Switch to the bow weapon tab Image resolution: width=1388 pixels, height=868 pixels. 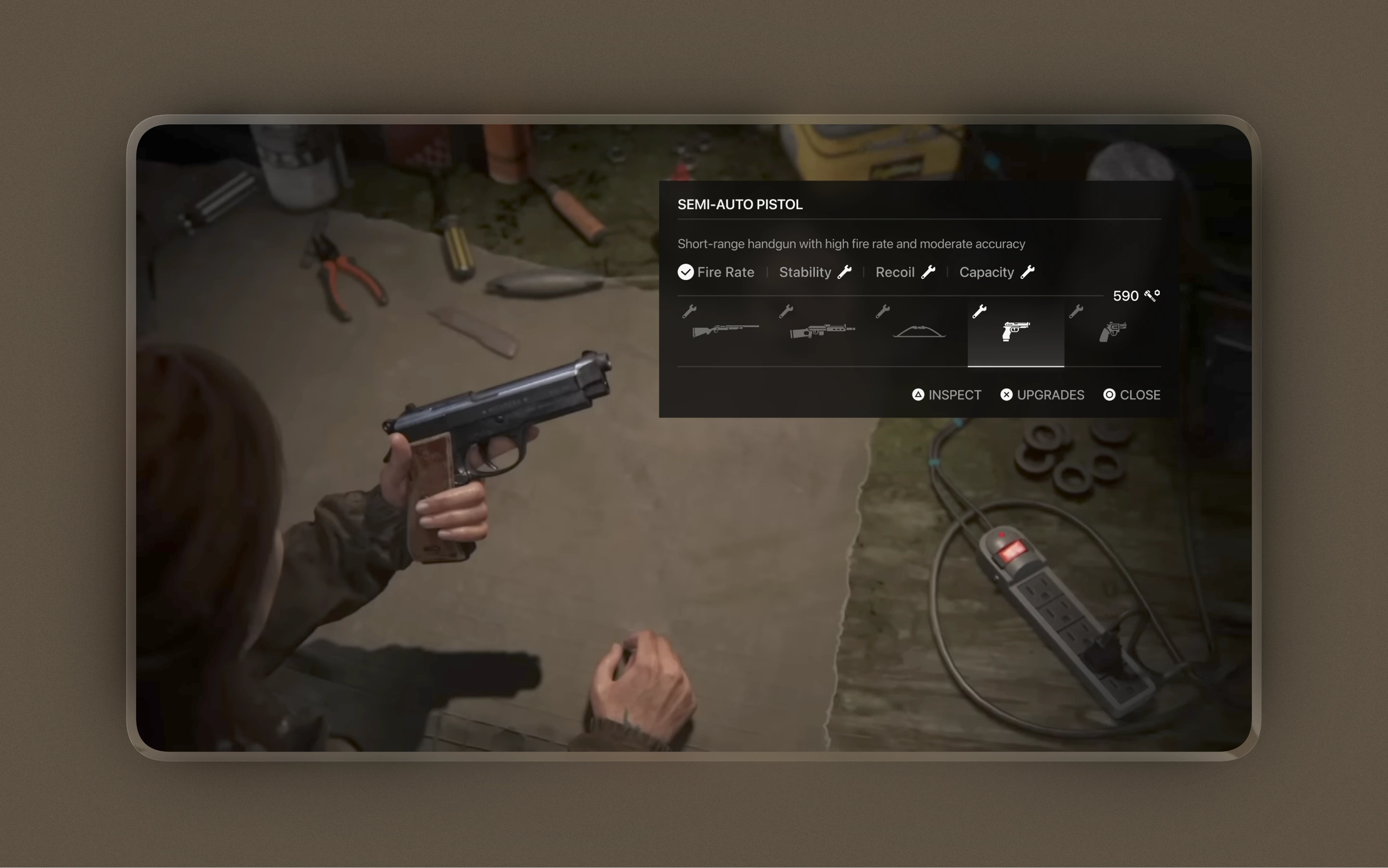pos(919,332)
